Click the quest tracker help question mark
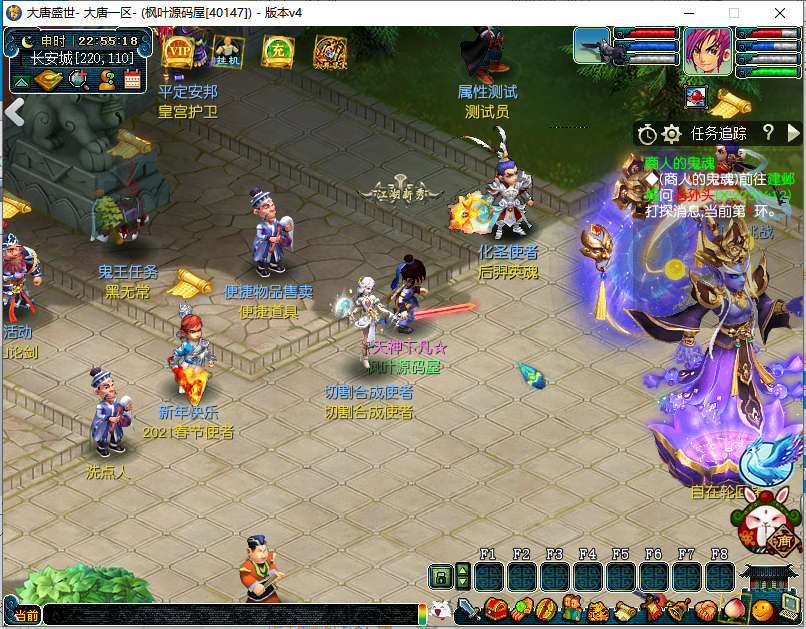 point(768,132)
